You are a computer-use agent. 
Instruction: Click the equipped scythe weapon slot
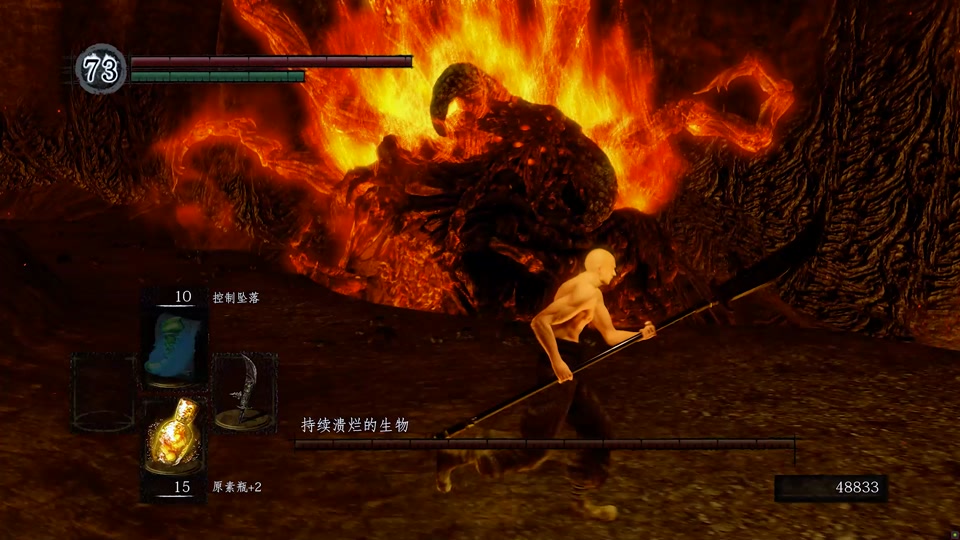(x=243, y=392)
